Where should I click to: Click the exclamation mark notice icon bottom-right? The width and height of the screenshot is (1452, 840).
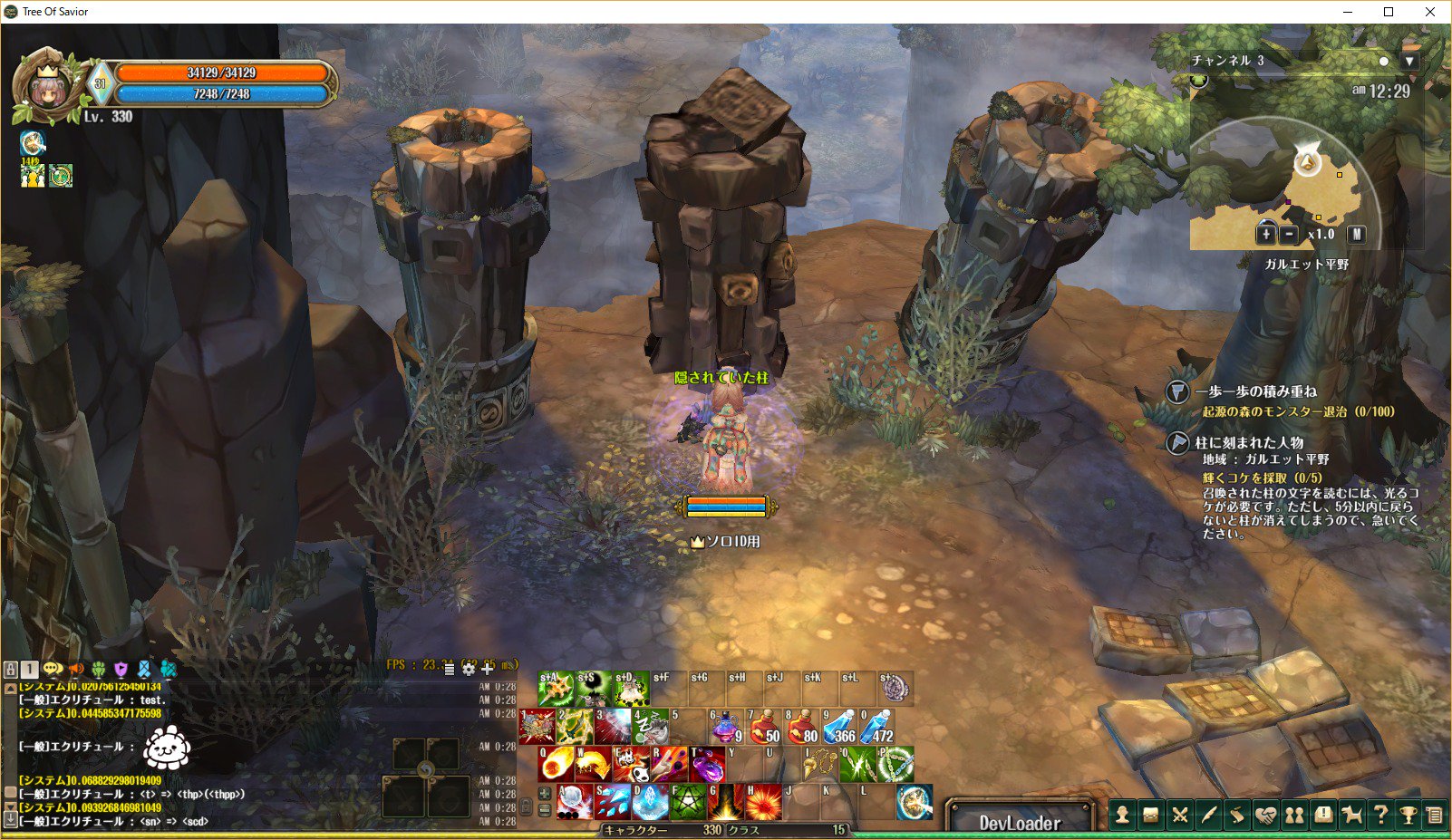pos(1324,815)
